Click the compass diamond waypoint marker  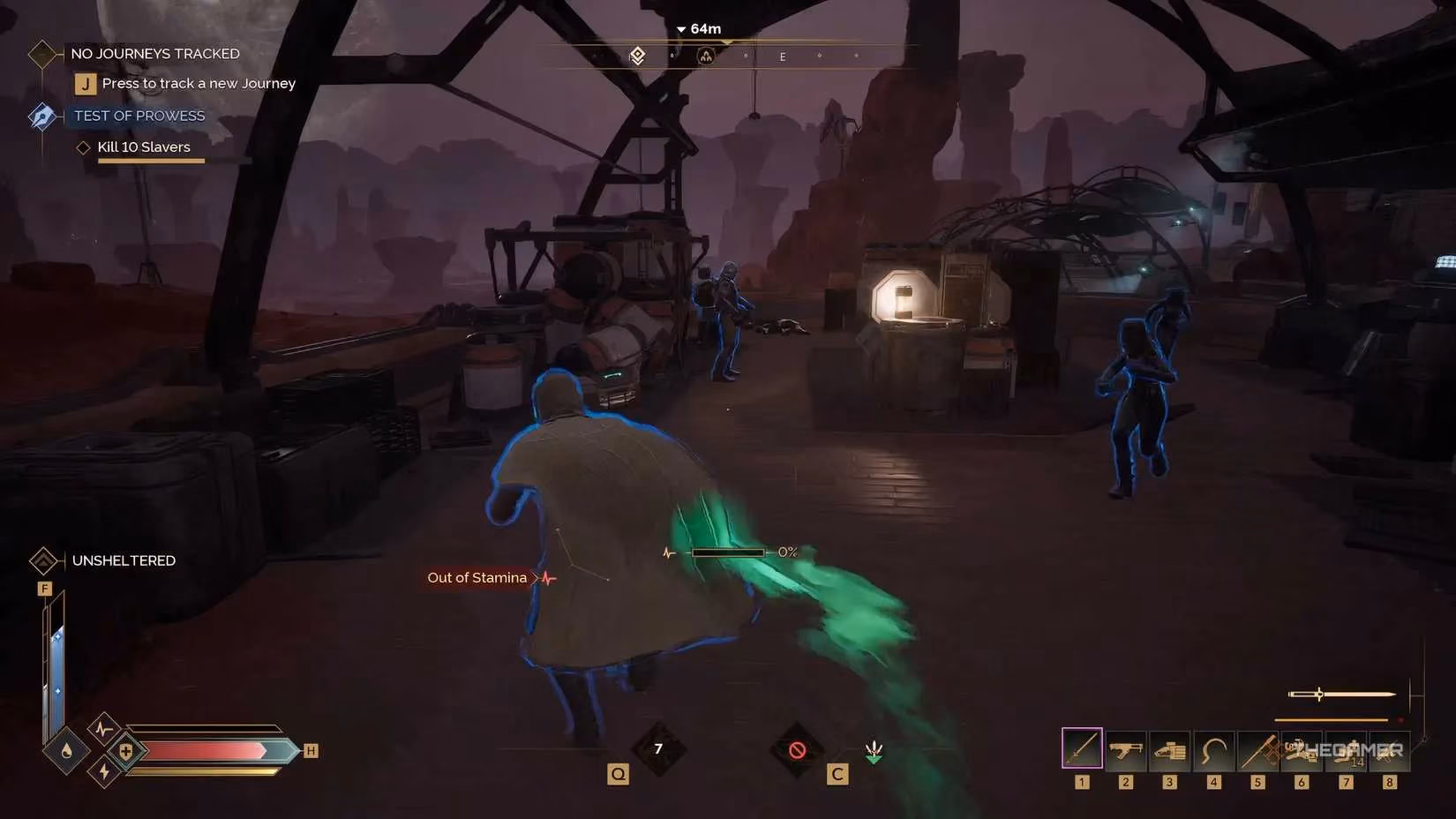pyautogui.click(x=637, y=56)
